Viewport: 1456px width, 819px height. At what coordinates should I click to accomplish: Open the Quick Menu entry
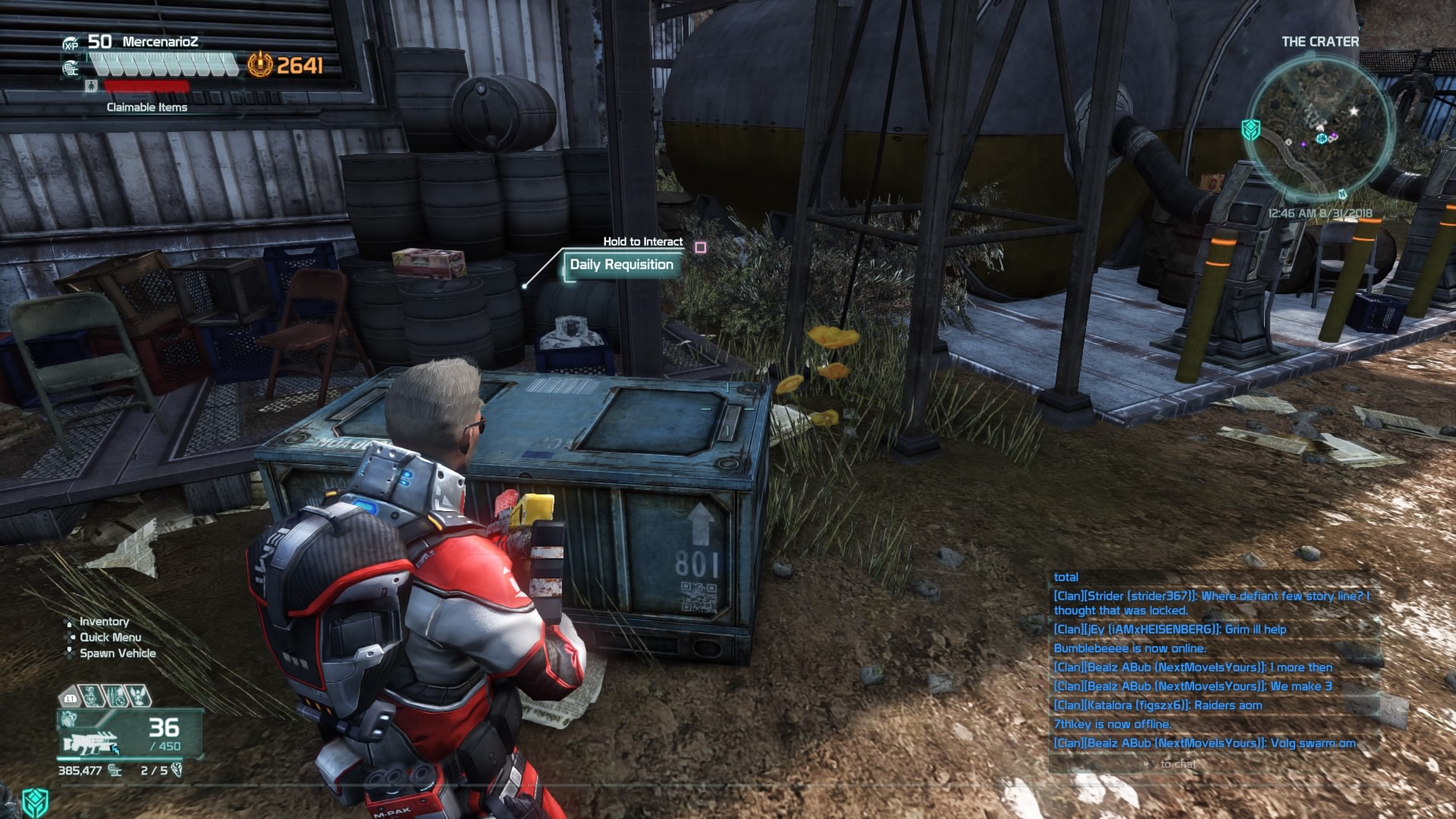pyautogui.click(x=110, y=638)
